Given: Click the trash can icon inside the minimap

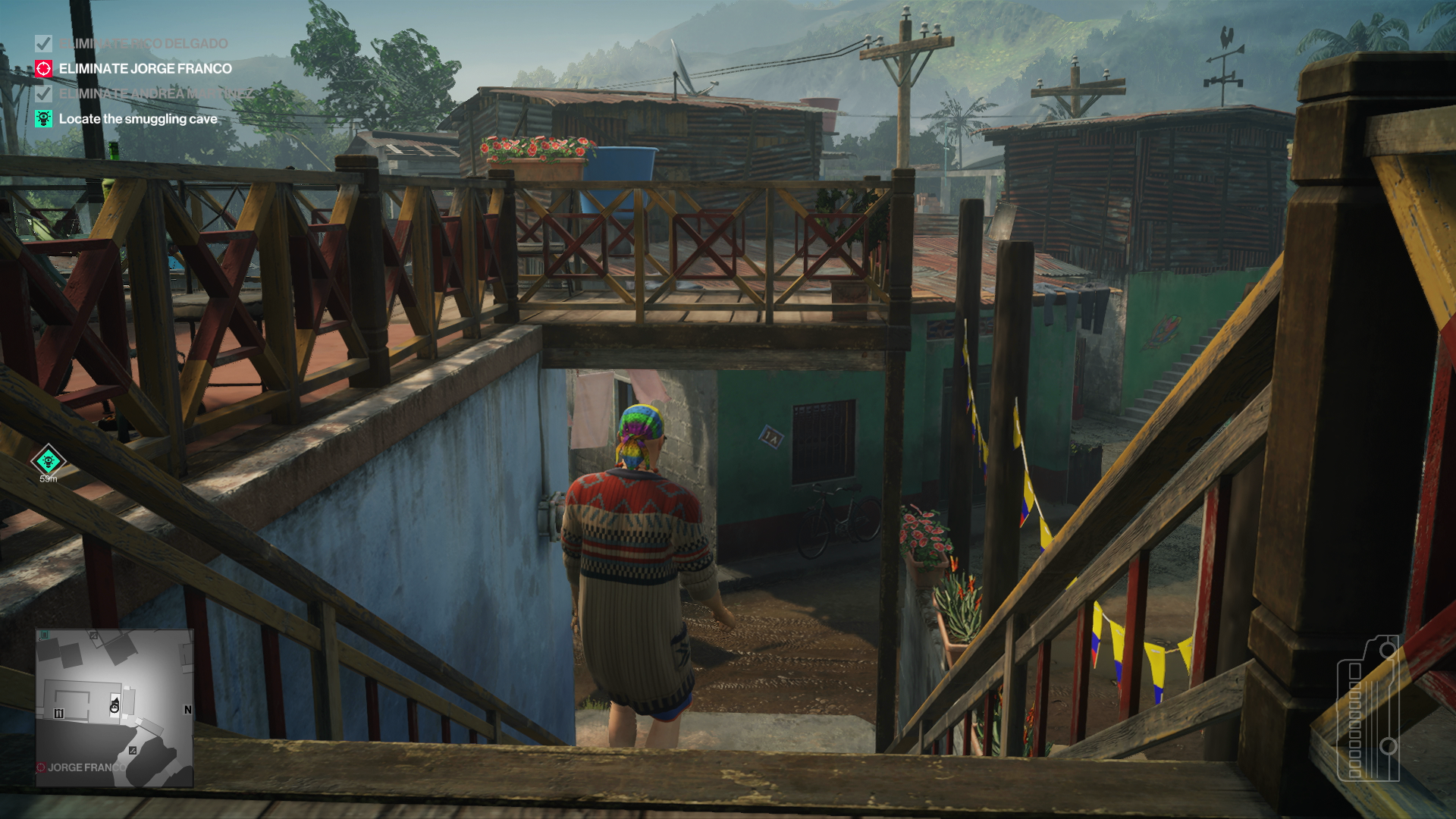Looking at the screenshot, I should [x=59, y=713].
